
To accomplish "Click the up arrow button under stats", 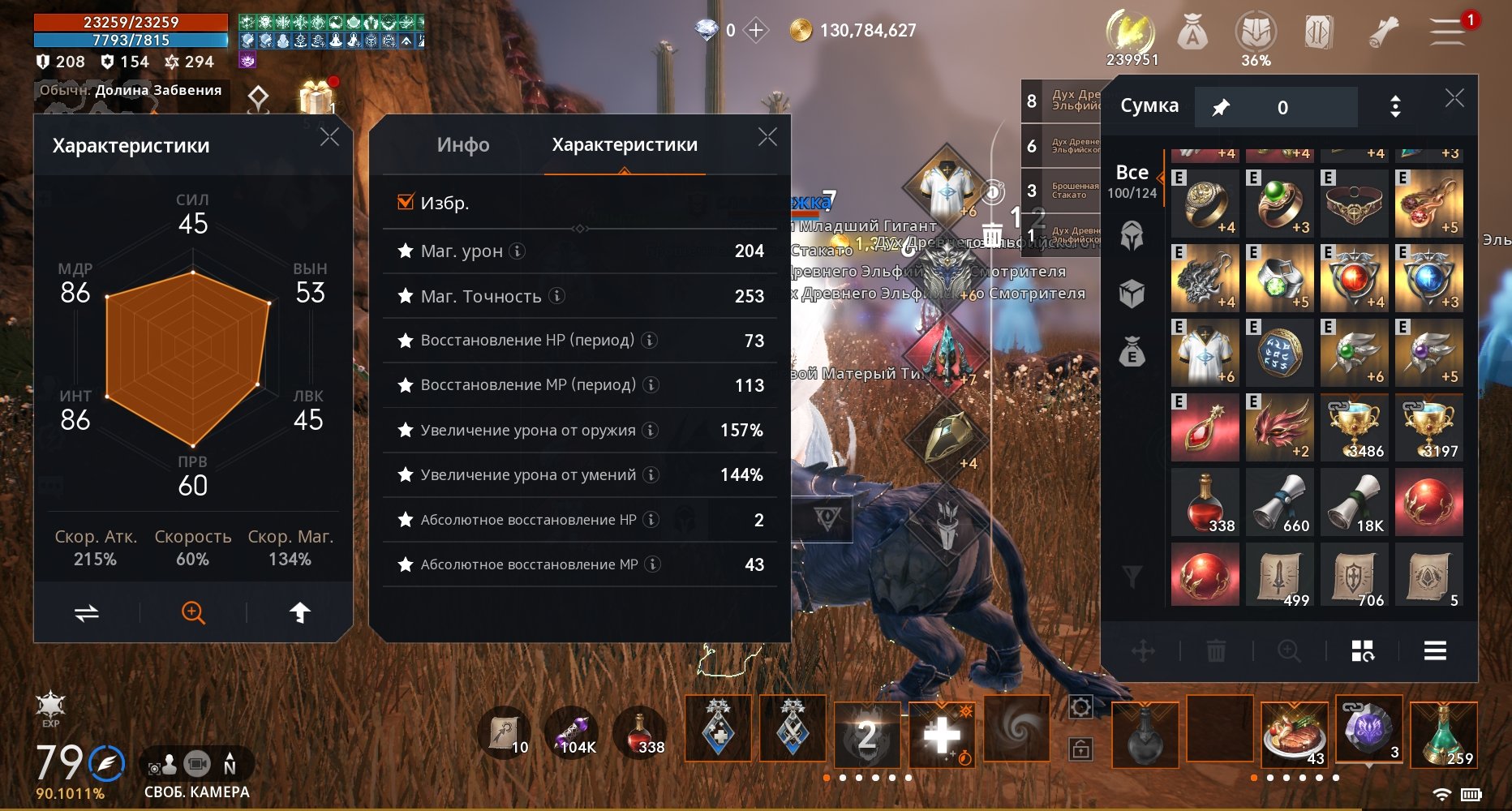I will tap(299, 612).
